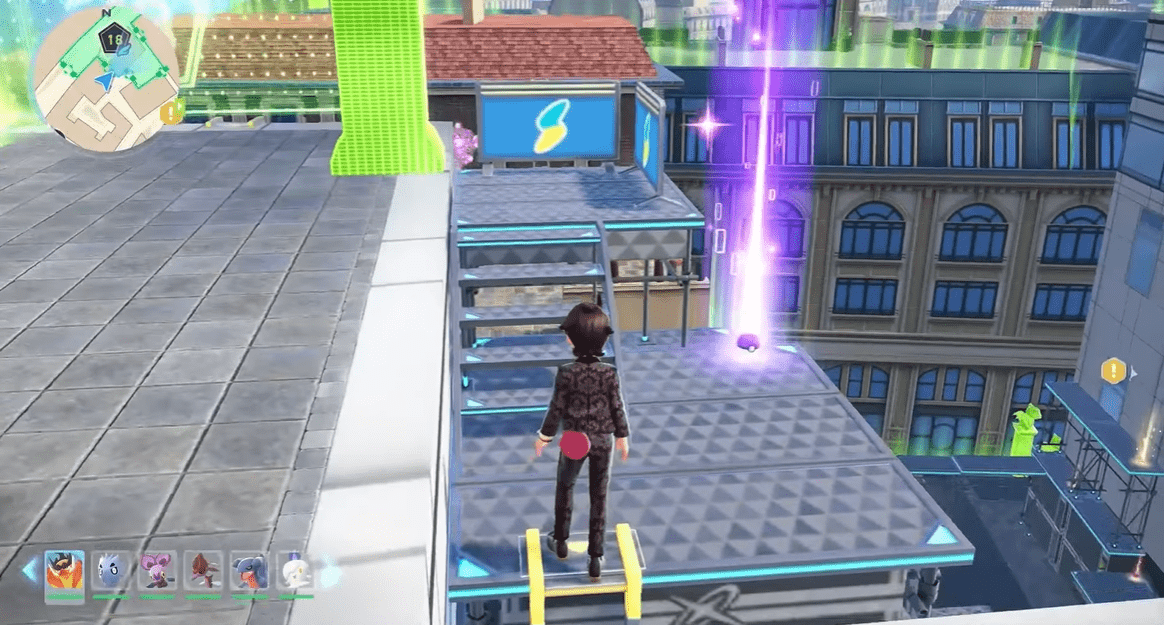This screenshot has height=625, width=1164.
Task: Choose the white candle Pokémon party slot
Action: coord(295,571)
